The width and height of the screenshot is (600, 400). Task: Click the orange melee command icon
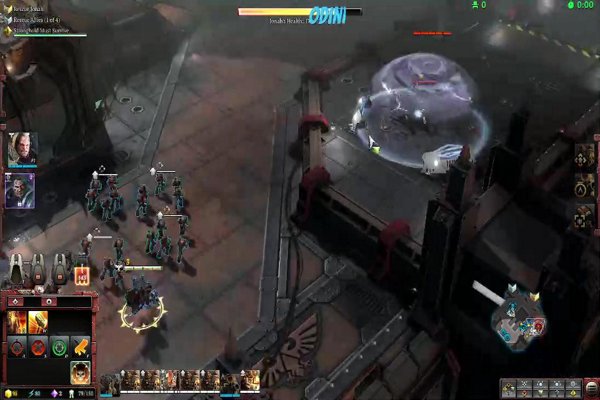[x=82, y=347]
